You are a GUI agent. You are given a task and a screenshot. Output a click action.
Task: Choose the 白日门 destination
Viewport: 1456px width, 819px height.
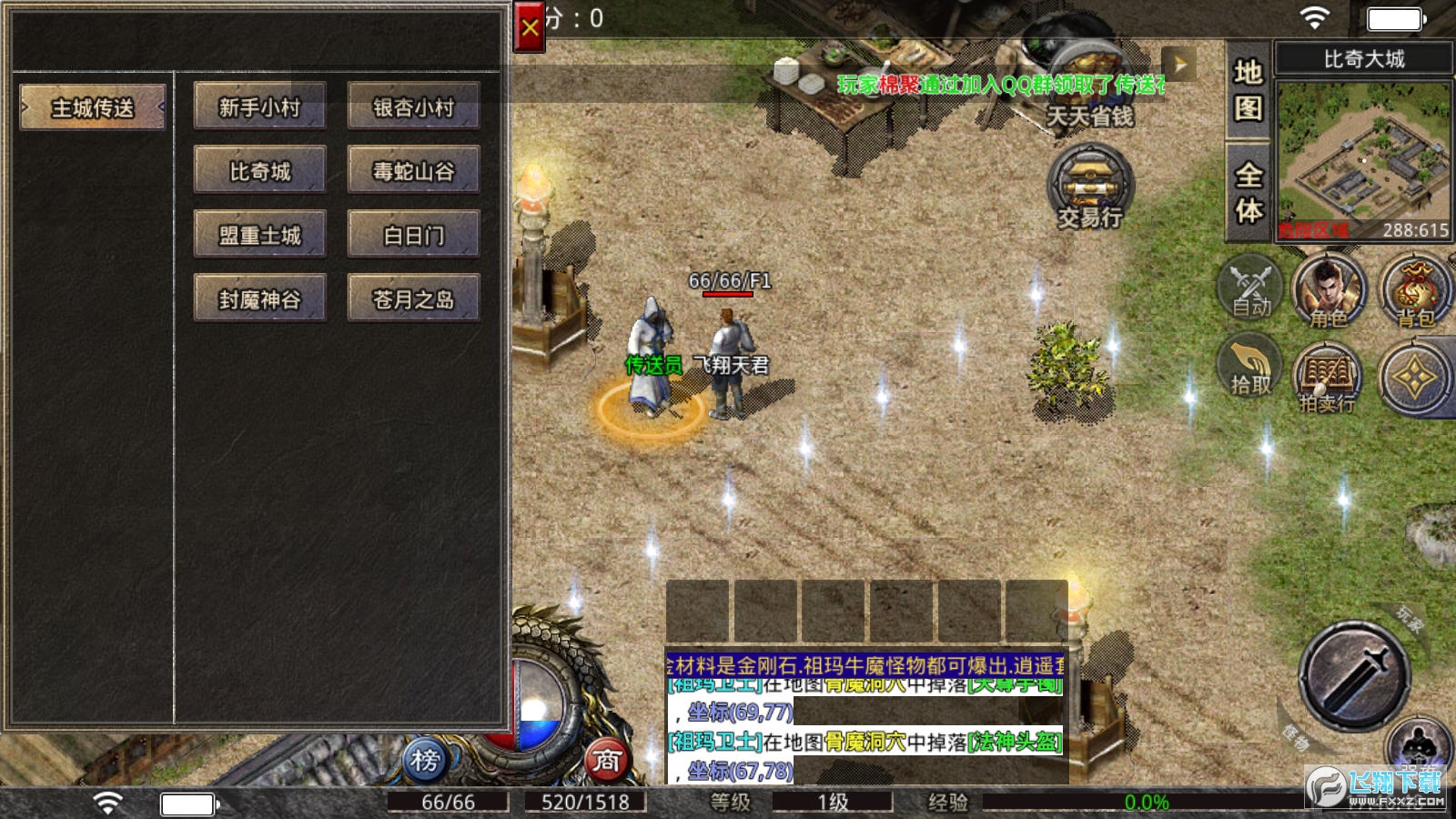point(413,235)
